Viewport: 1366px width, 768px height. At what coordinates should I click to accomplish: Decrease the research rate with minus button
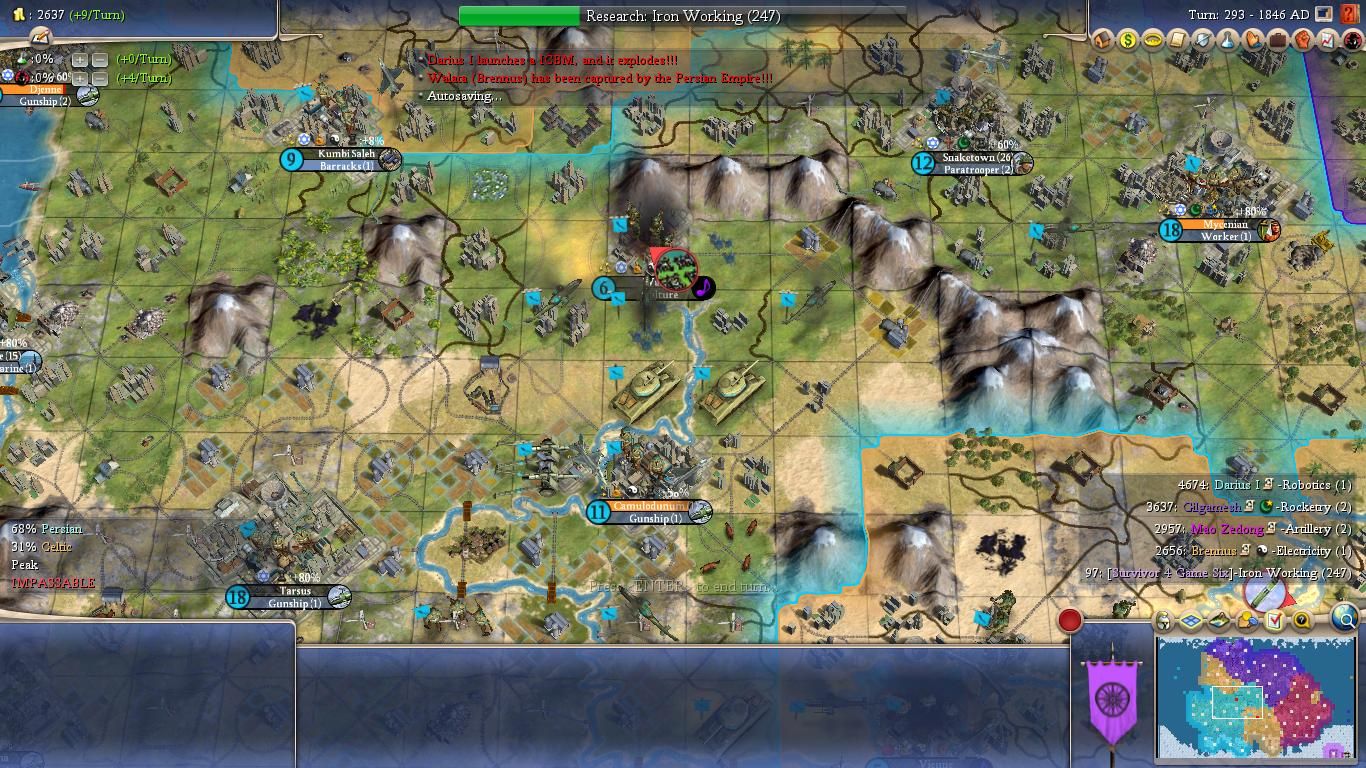click(100, 59)
